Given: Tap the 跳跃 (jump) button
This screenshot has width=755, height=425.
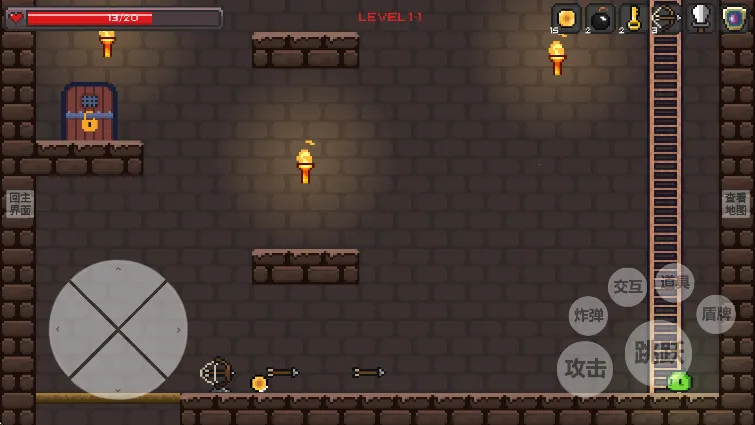Looking at the screenshot, I should 657,352.
